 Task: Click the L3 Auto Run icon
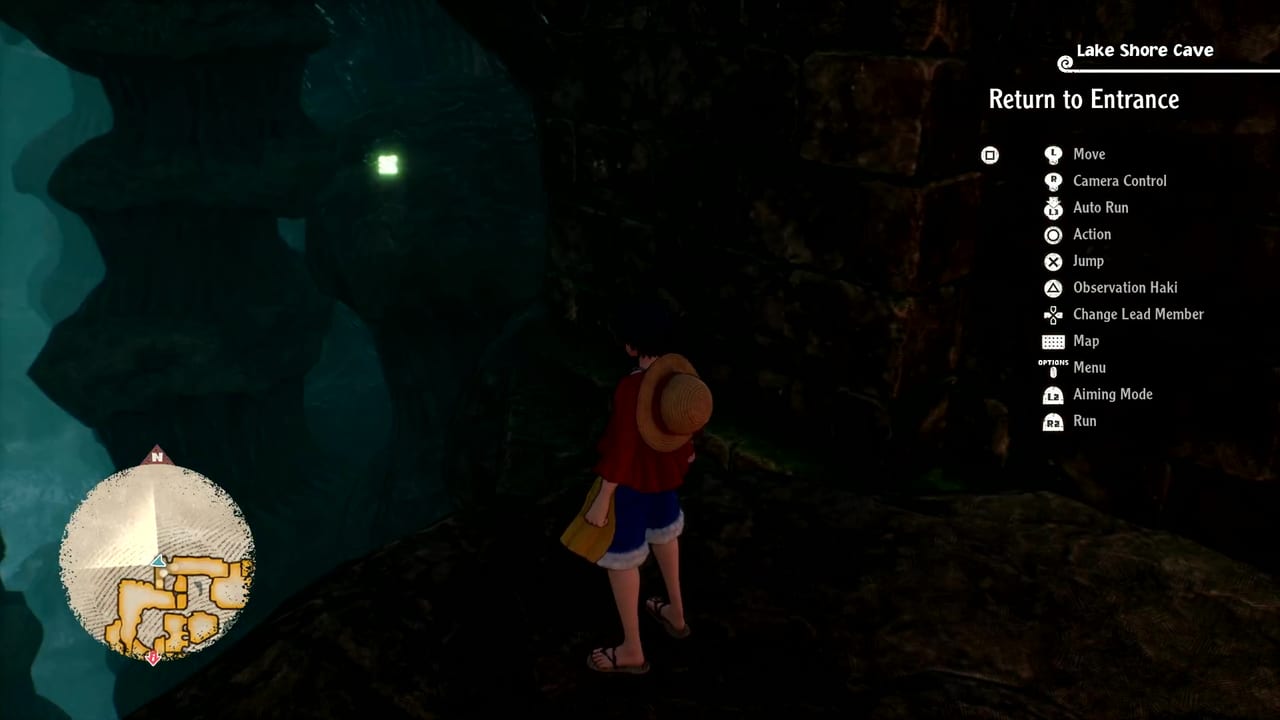(x=1053, y=208)
